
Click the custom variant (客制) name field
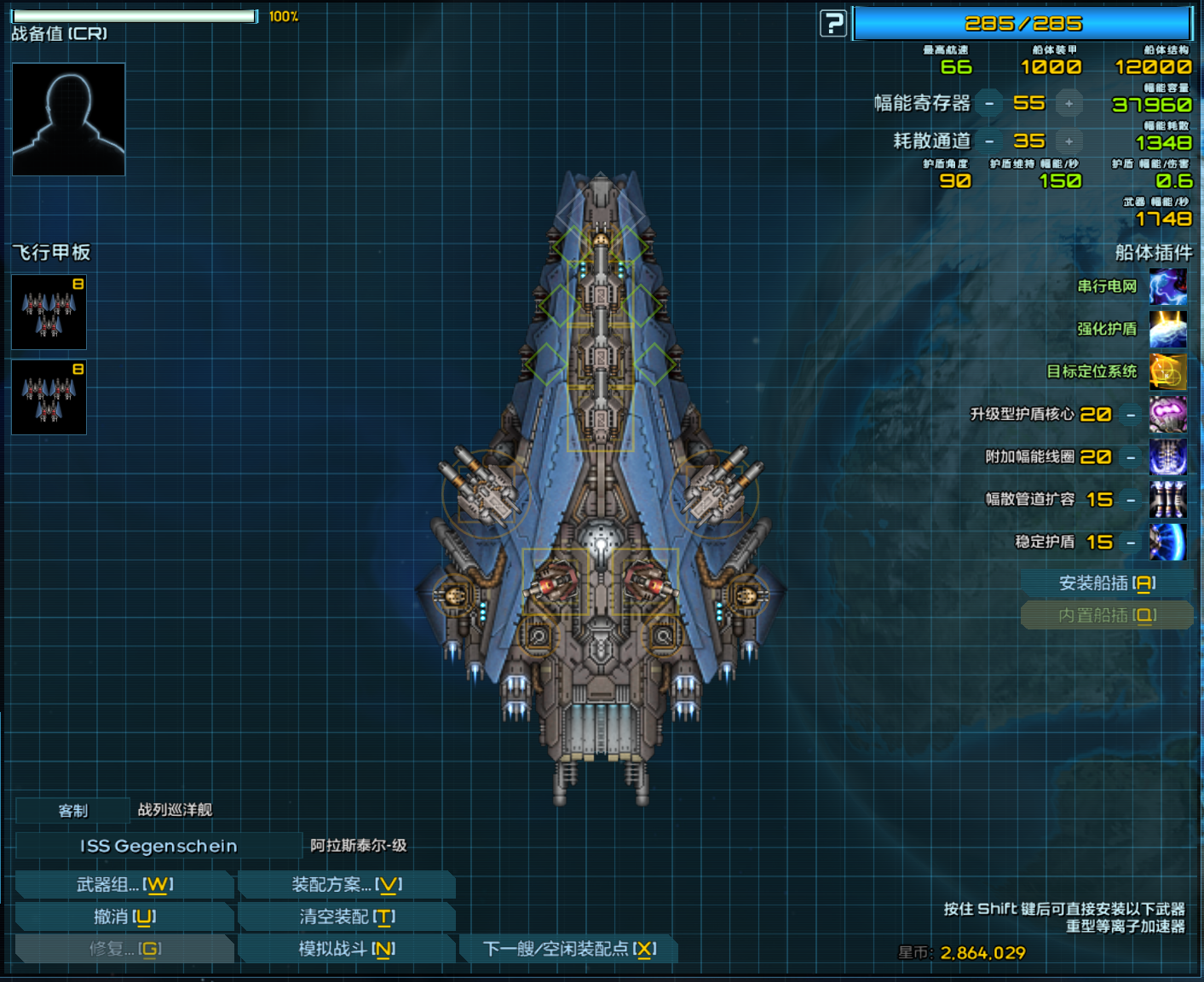pyautogui.click(x=72, y=811)
